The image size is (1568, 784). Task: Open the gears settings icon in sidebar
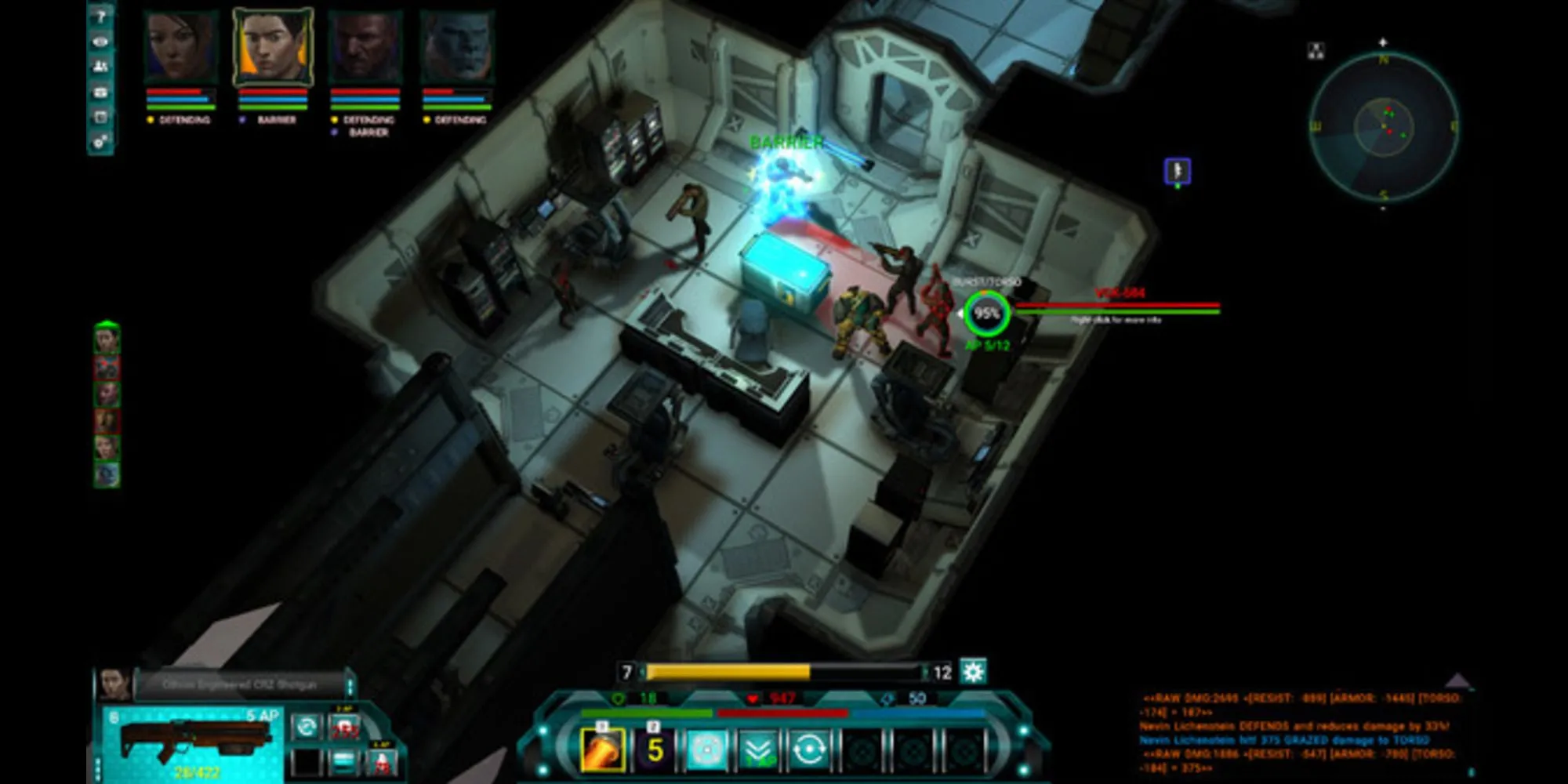[x=100, y=142]
